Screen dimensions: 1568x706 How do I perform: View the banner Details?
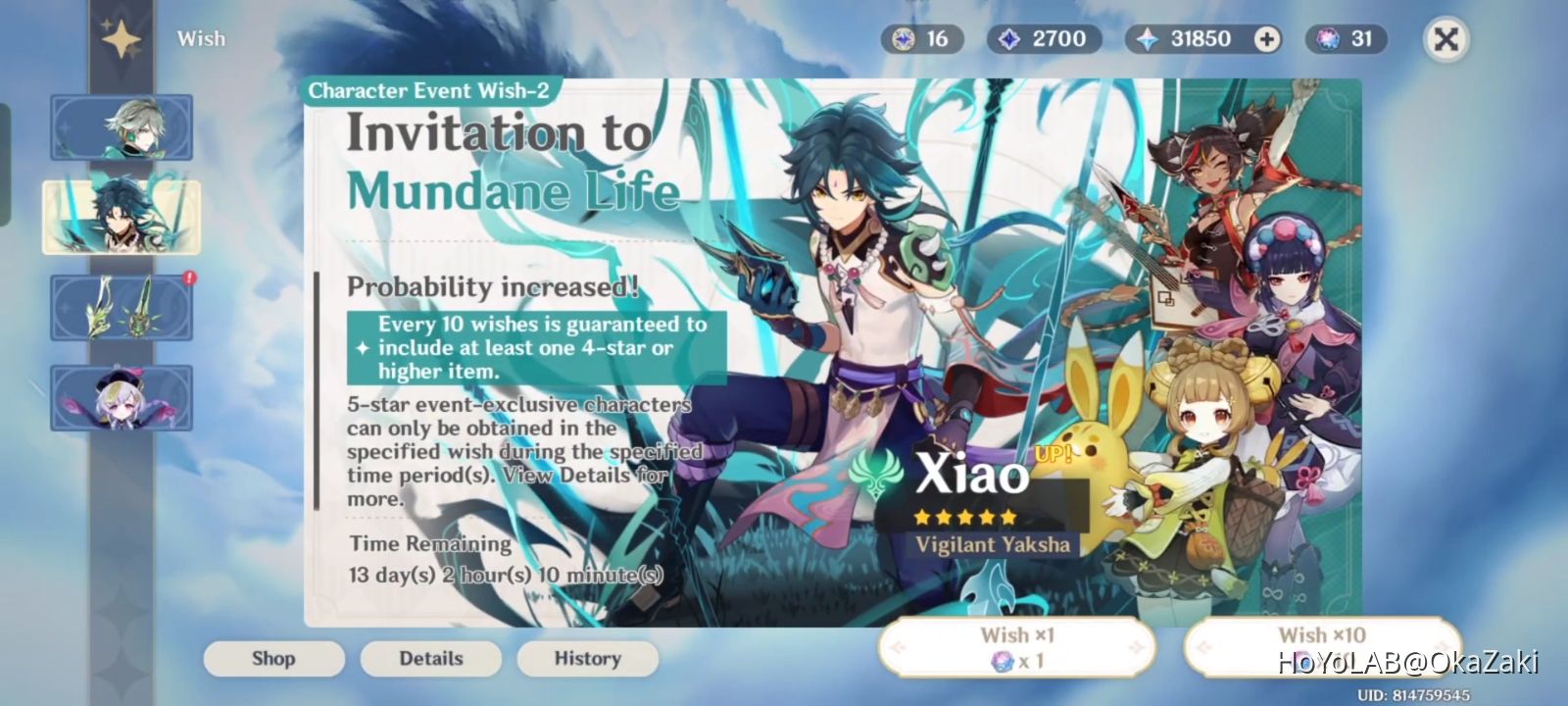pos(431,658)
